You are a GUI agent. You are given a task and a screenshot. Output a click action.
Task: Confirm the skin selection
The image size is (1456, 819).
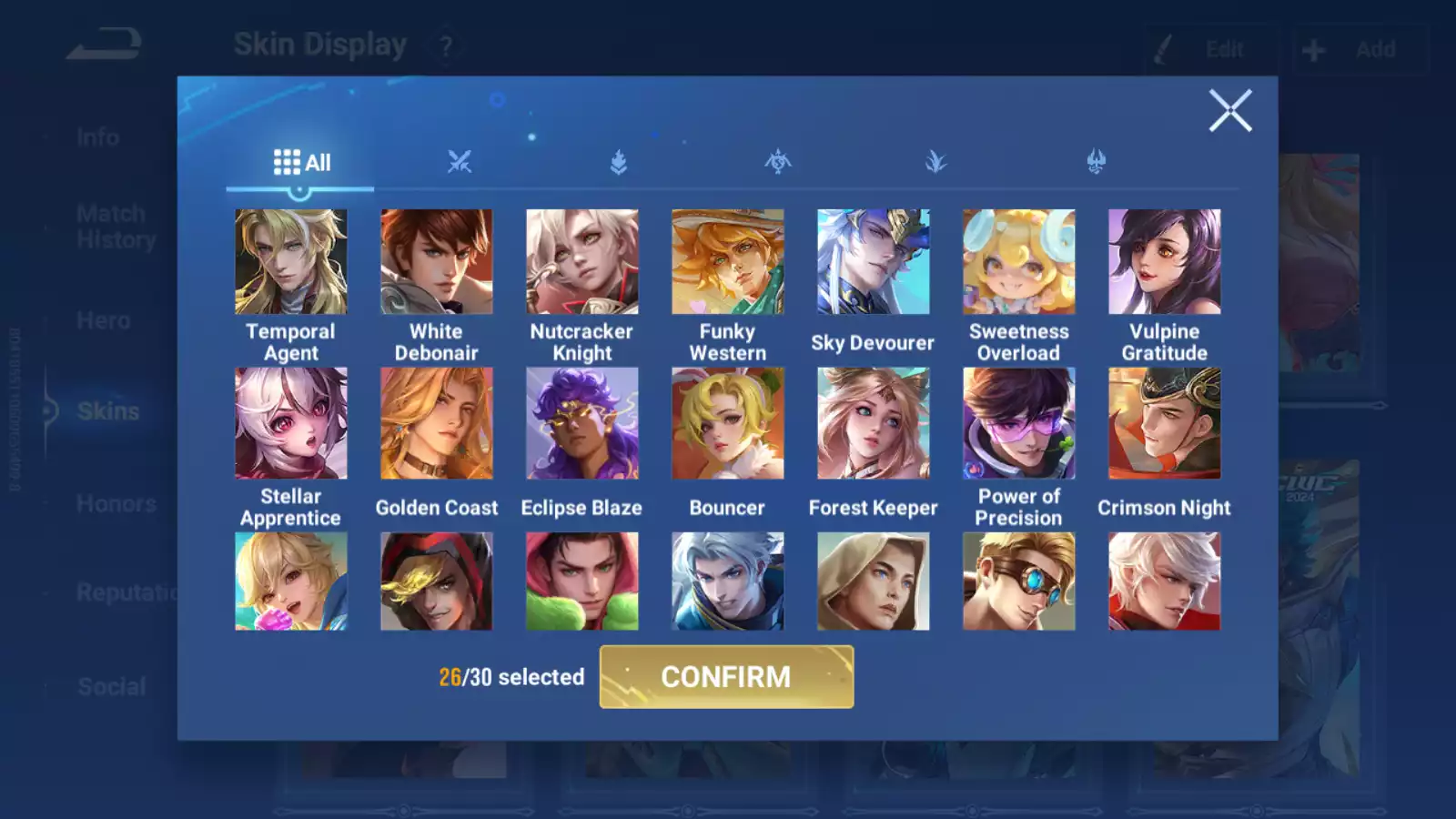click(726, 677)
